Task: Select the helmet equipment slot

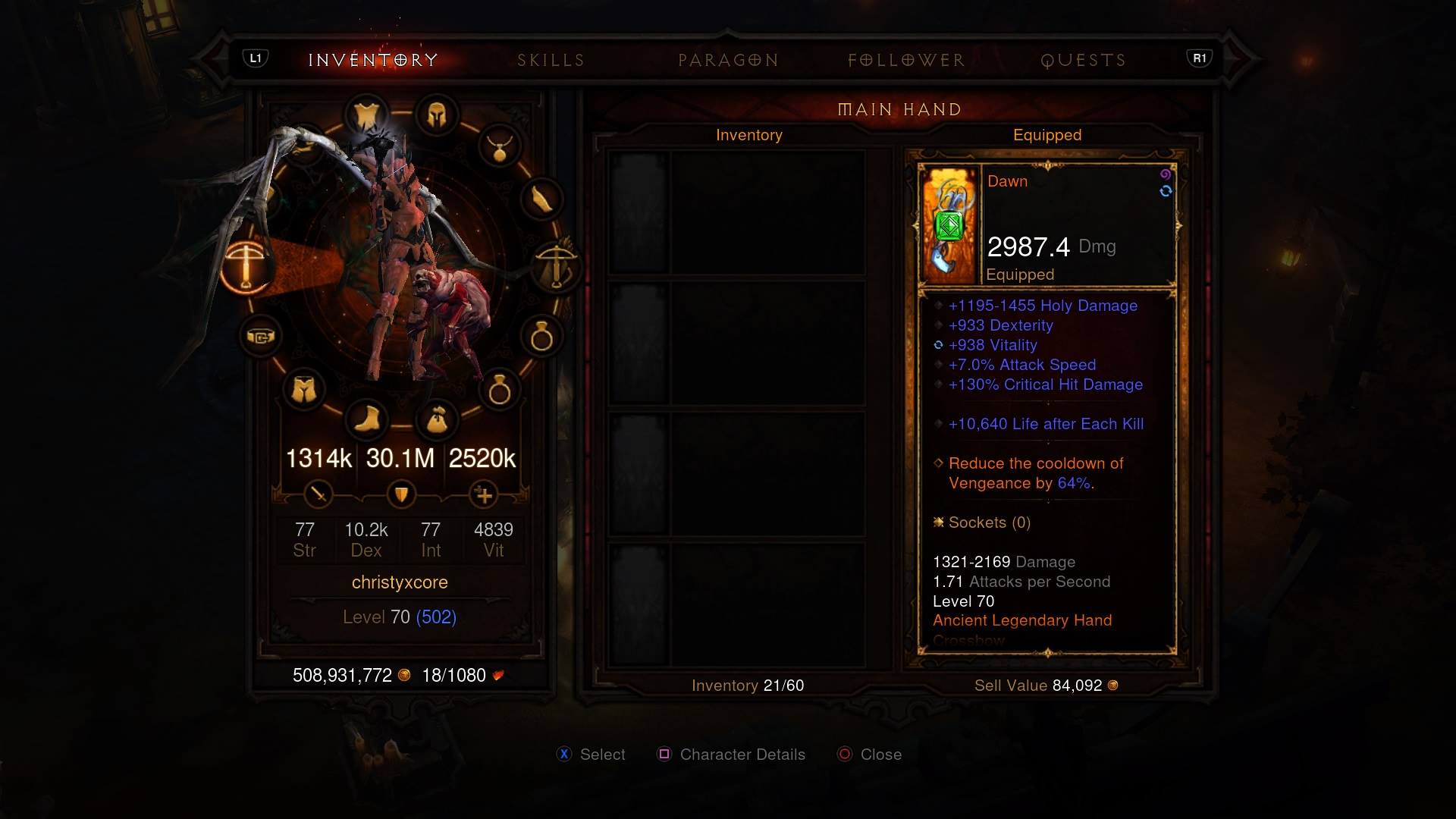Action: (x=437, y=116)
